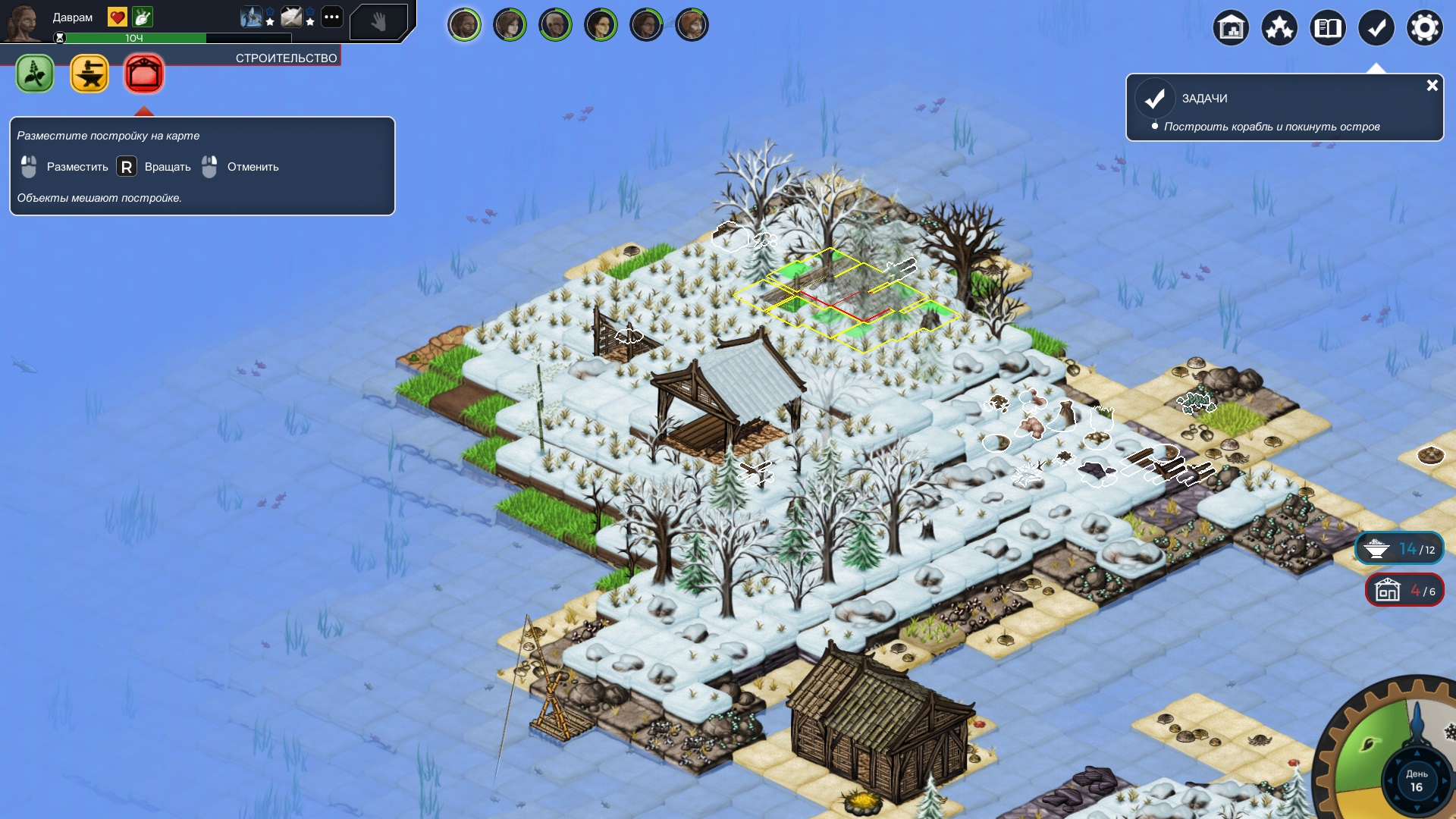Click the food bowl supply counter

1399,548
